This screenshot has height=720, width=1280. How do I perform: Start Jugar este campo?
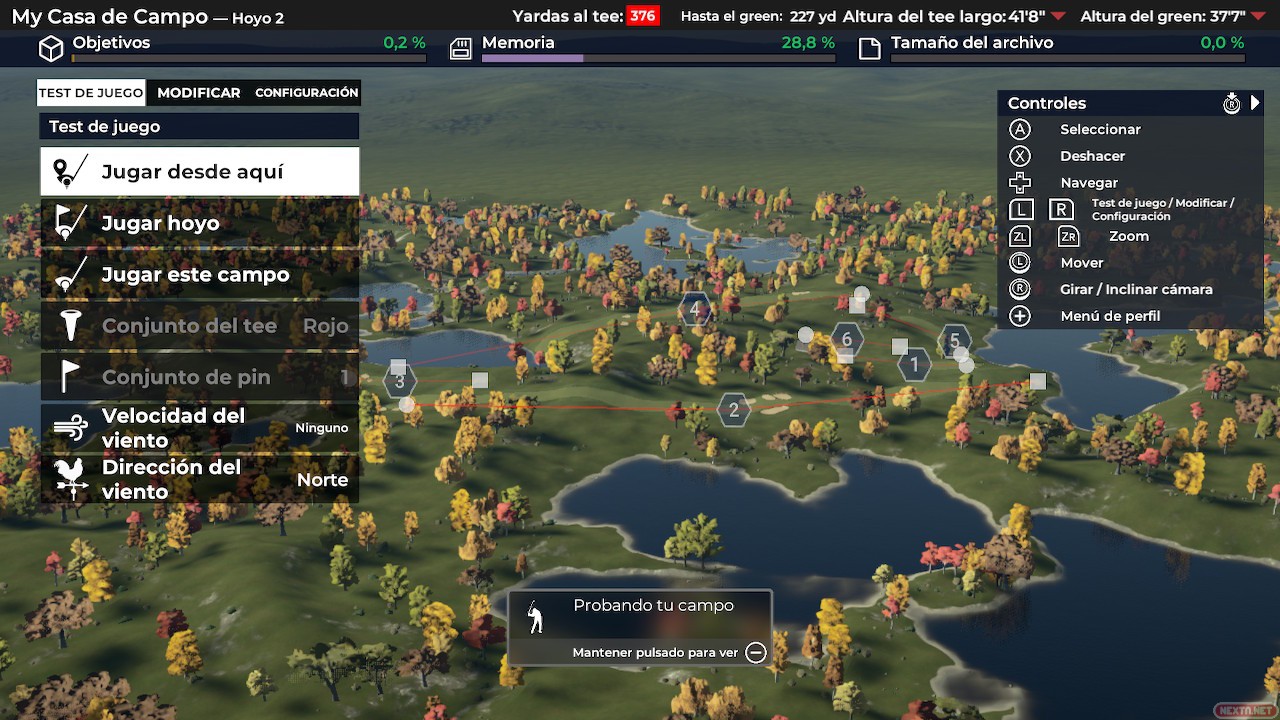pyautogui.click(x=200, y=275)
